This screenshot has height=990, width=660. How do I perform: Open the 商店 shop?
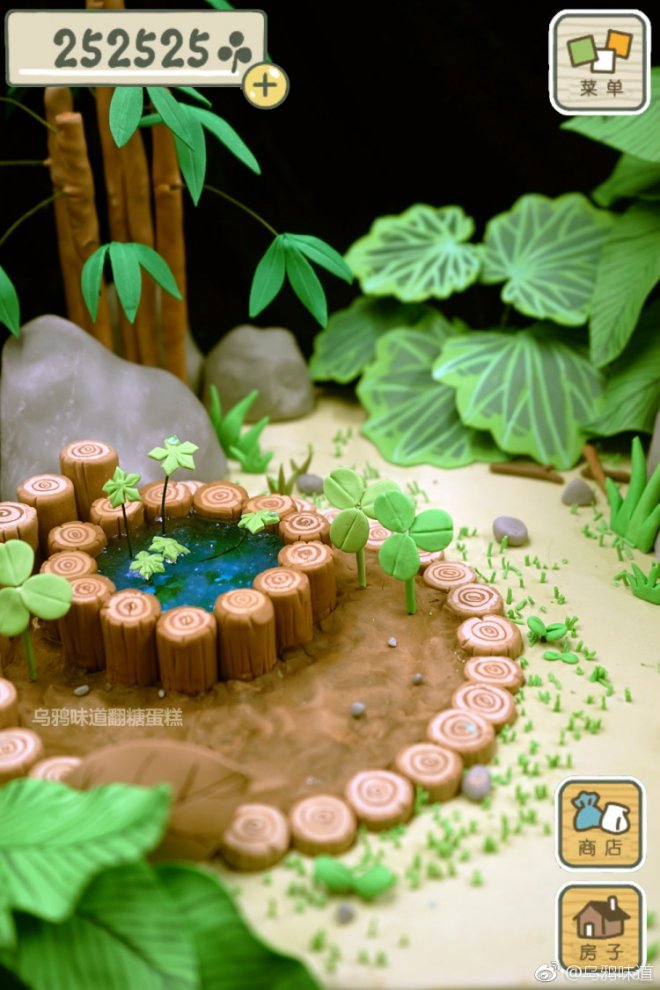pos(600,823)
